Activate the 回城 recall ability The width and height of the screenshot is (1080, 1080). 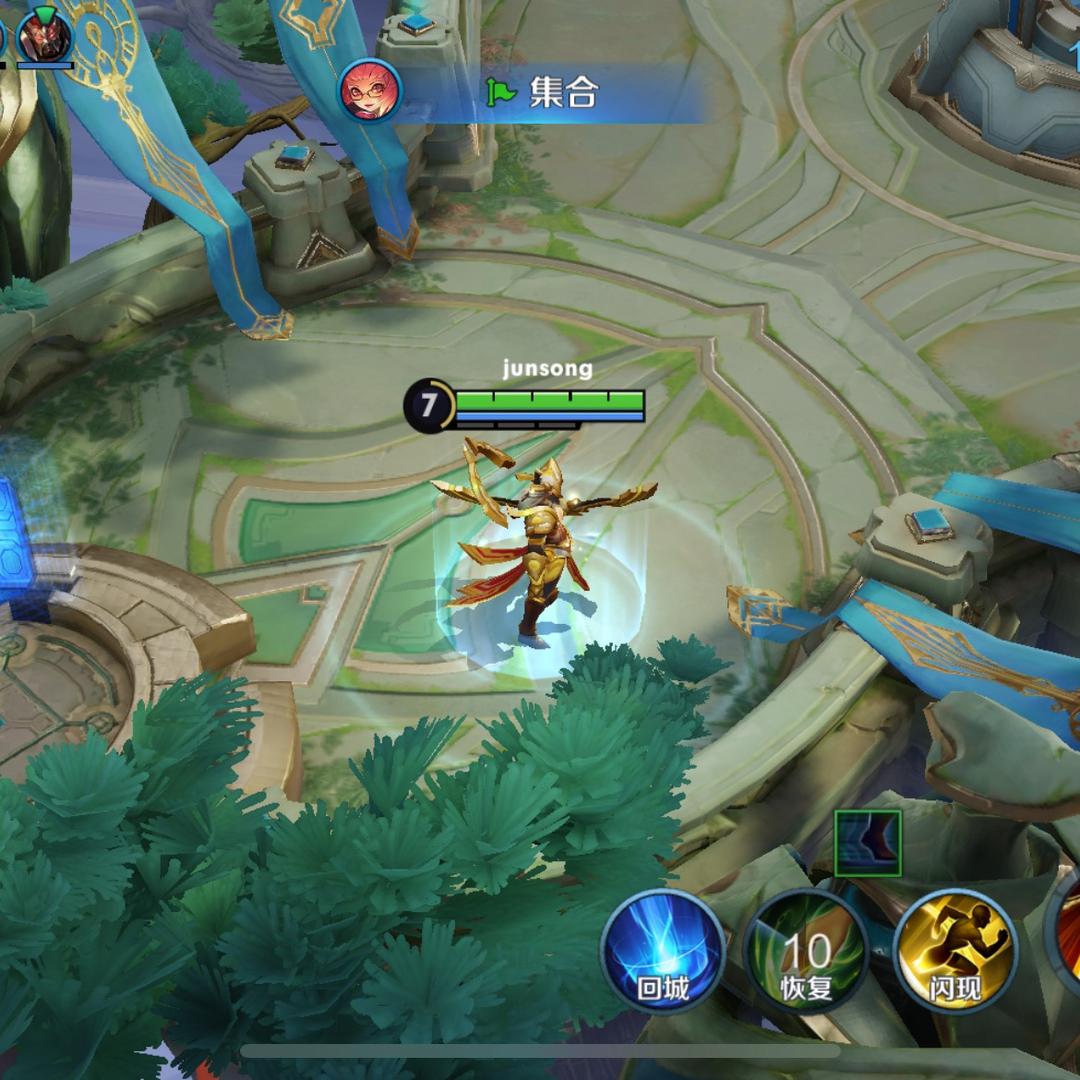663,951
